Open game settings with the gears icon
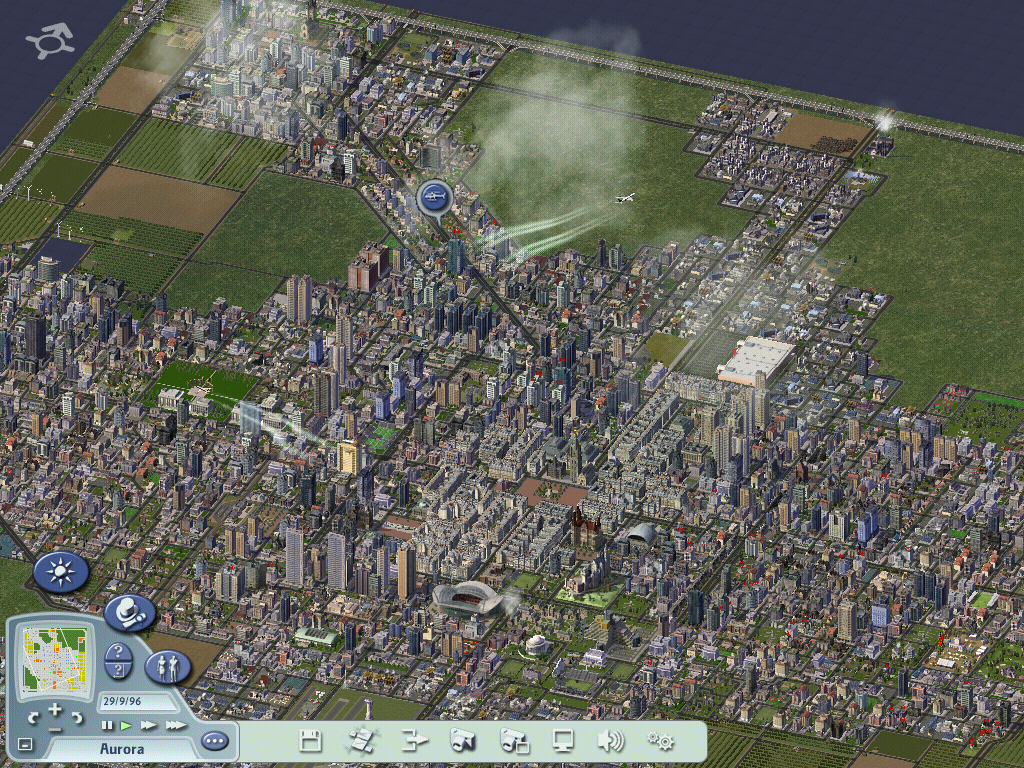Viewport: 1024px width, 768px height. (x=660, y=741)
